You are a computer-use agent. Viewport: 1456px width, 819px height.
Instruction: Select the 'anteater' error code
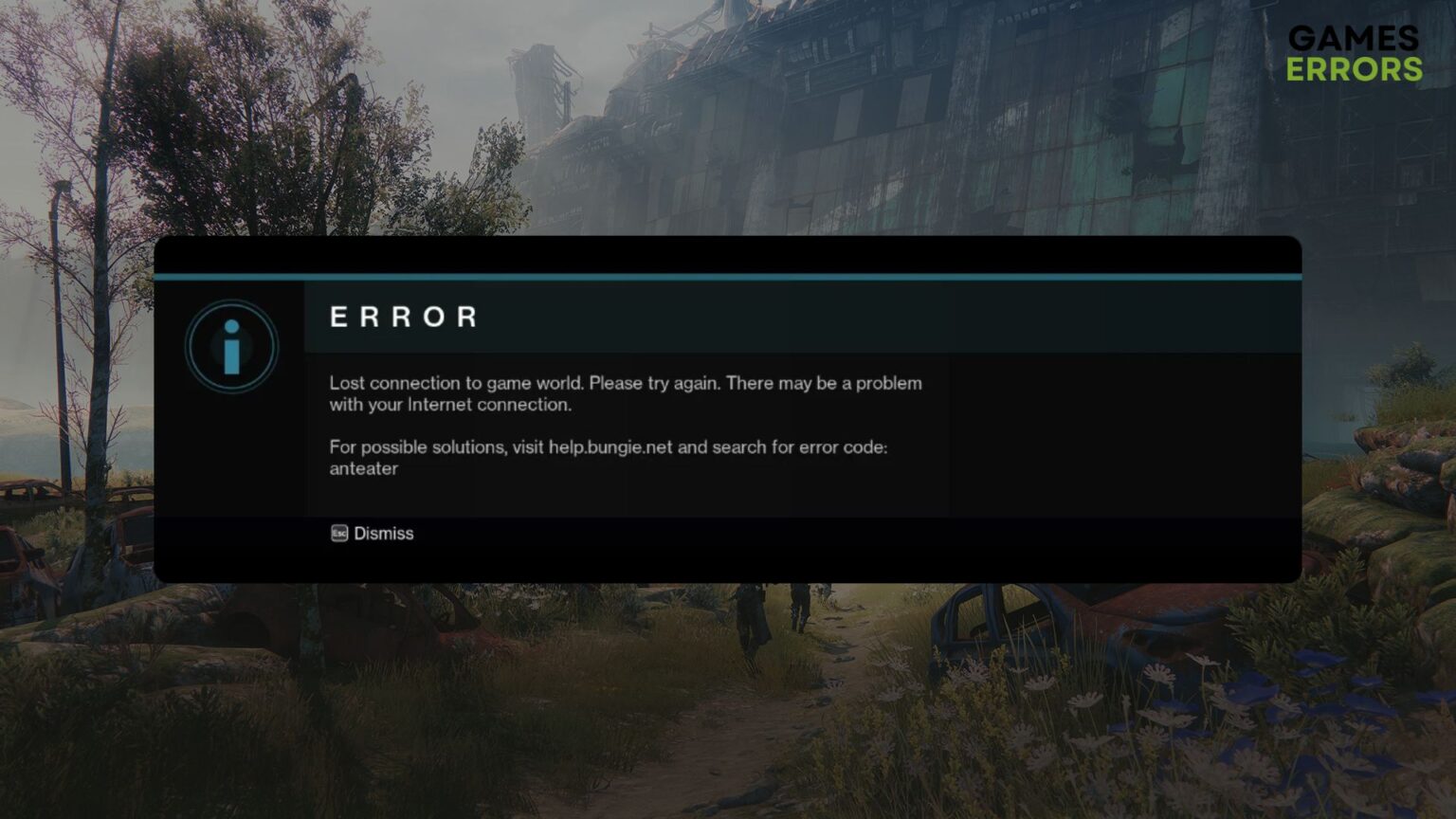pos(364,467)
